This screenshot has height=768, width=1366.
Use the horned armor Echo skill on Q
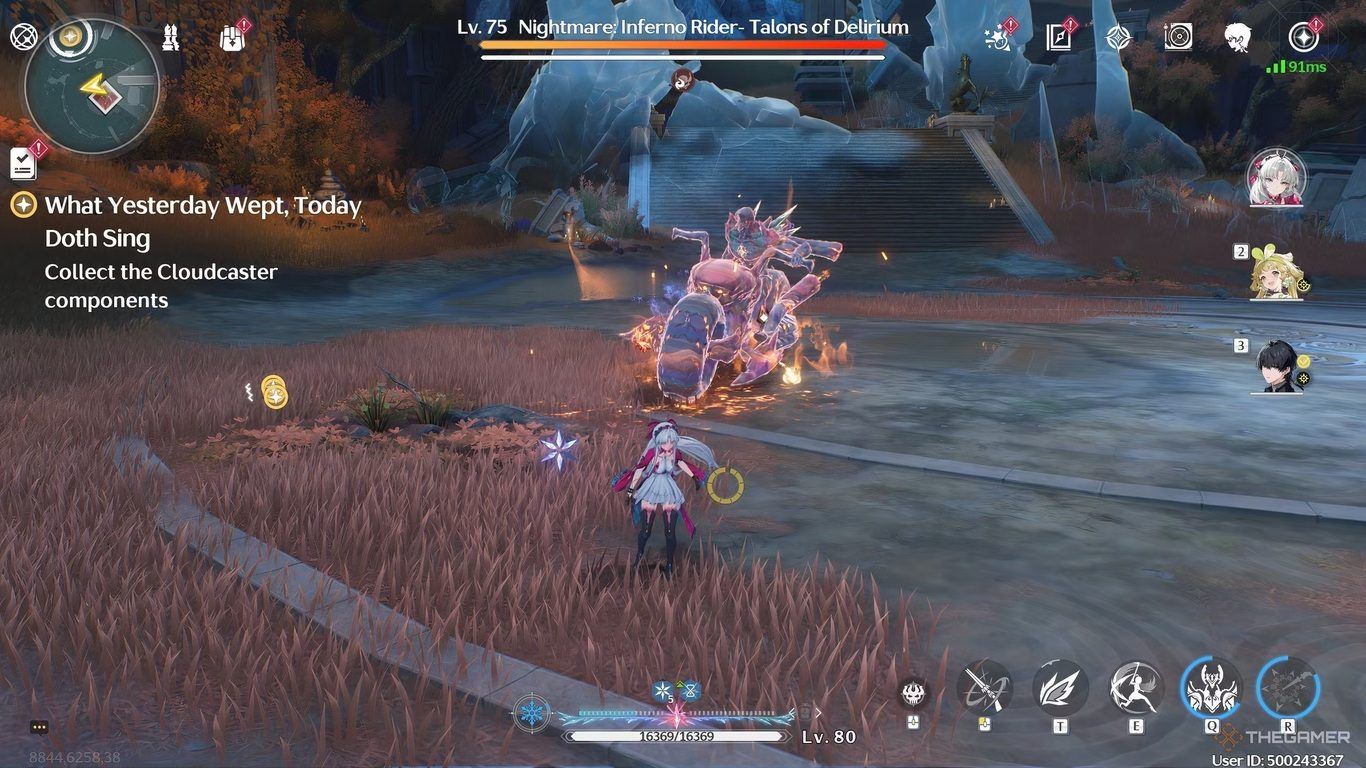[x=1211, y=688]
